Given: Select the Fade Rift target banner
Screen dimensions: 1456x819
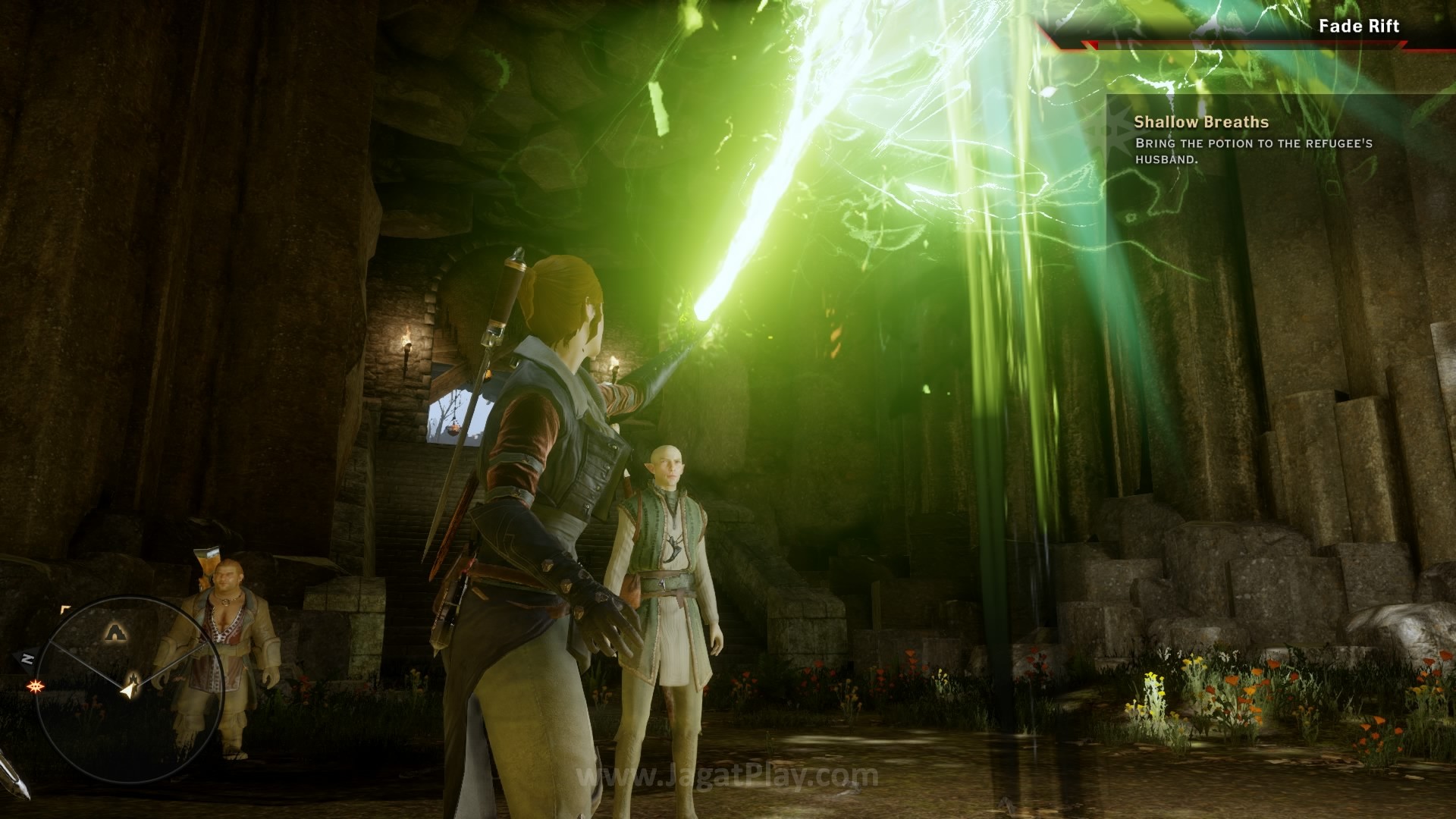Looking at the screenshot, I should click(1358, 27).
